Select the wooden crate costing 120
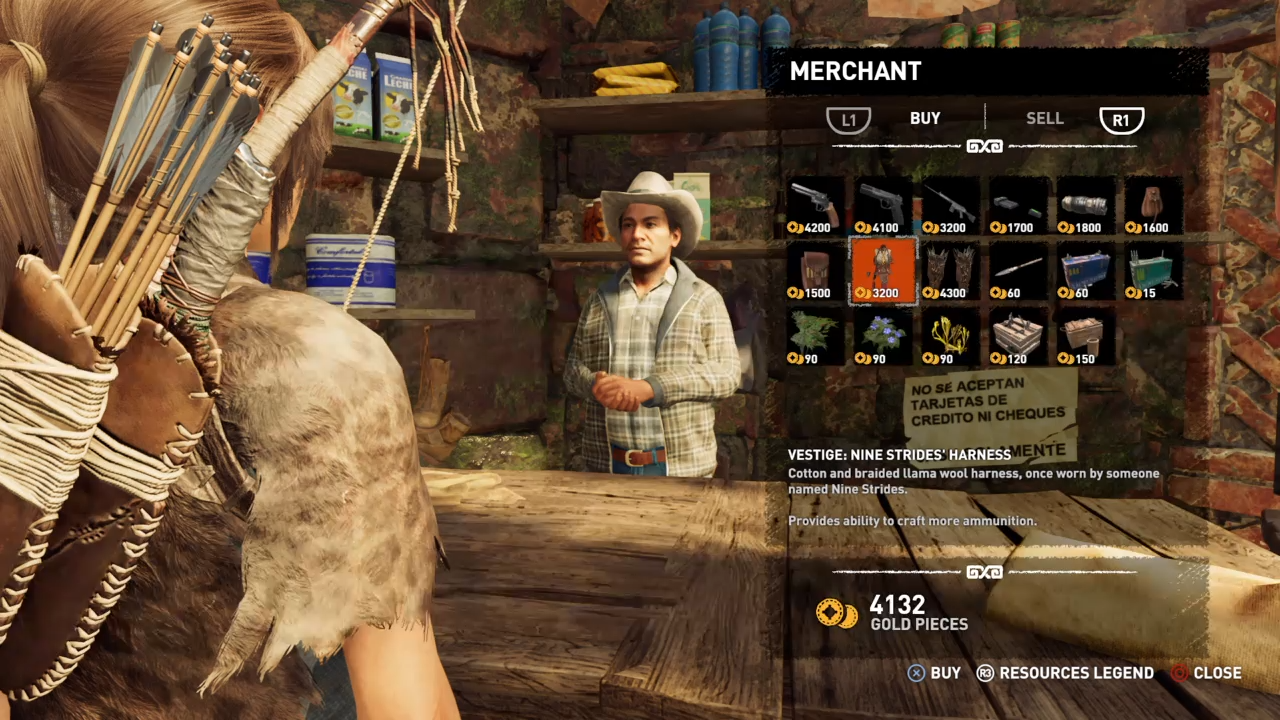The width and height of the screenshot is (1280, 720). click(x=1017, y=337)
